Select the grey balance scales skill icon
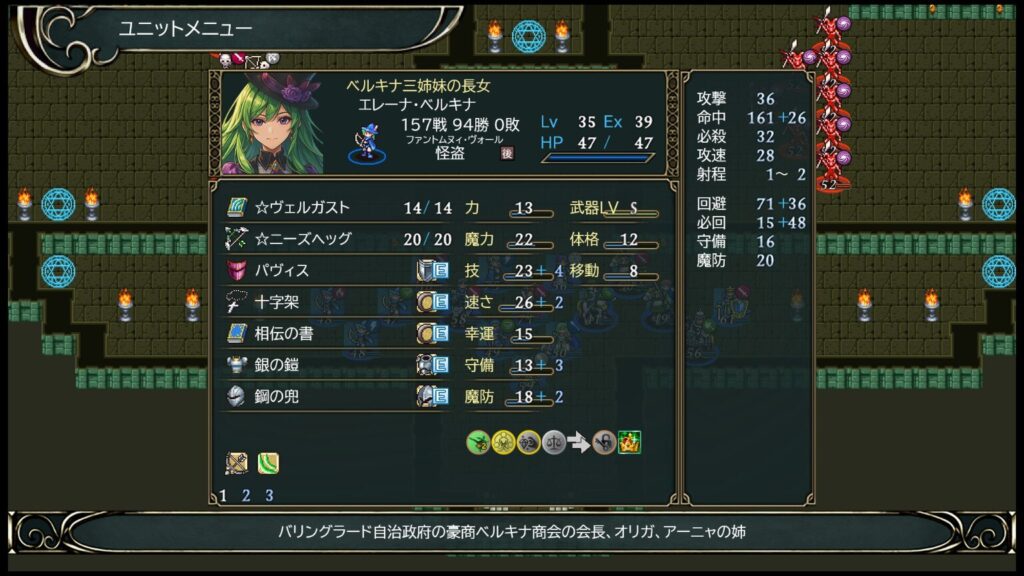Screen dimensions: 1024x576 click(554, 441)
